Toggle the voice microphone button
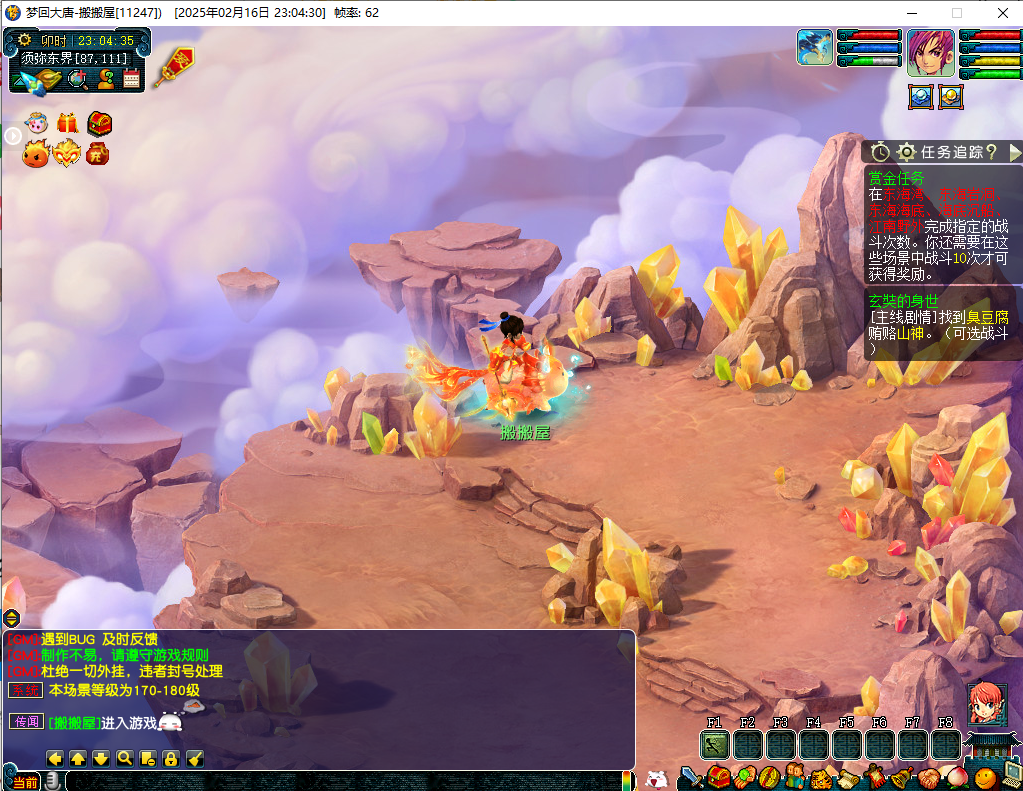The width and height of the screenshot is (1023, 791). click(x=52, y=781)
